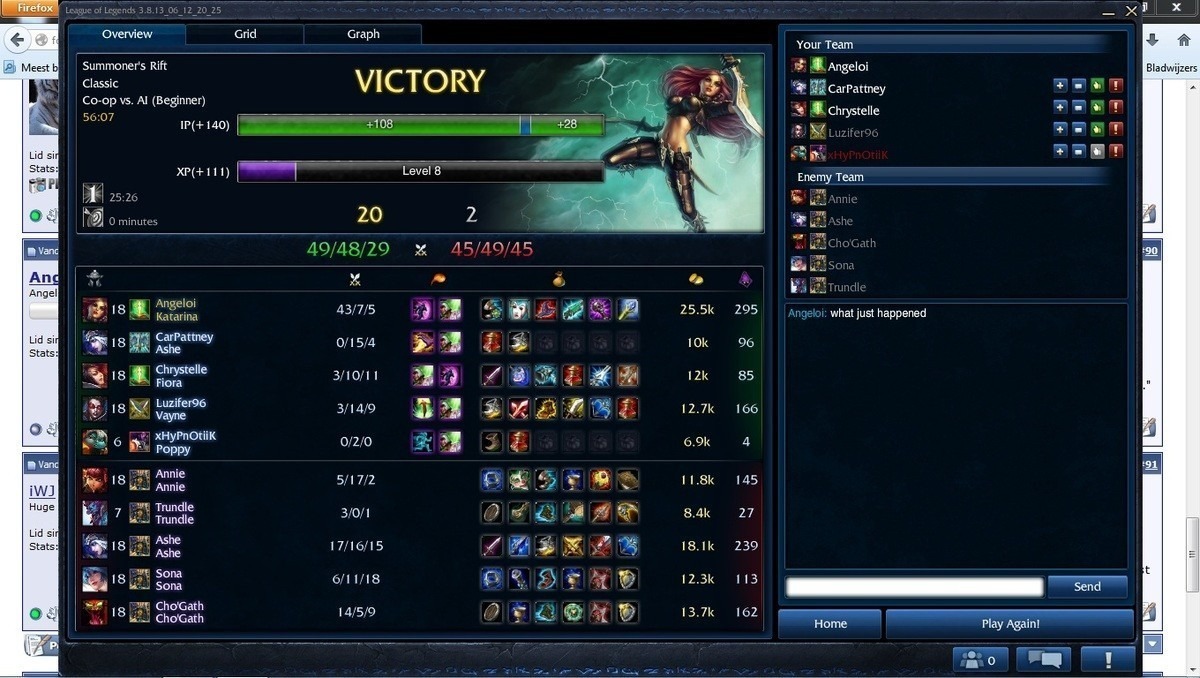Focus the chat text input box

[x=914, y=587]
